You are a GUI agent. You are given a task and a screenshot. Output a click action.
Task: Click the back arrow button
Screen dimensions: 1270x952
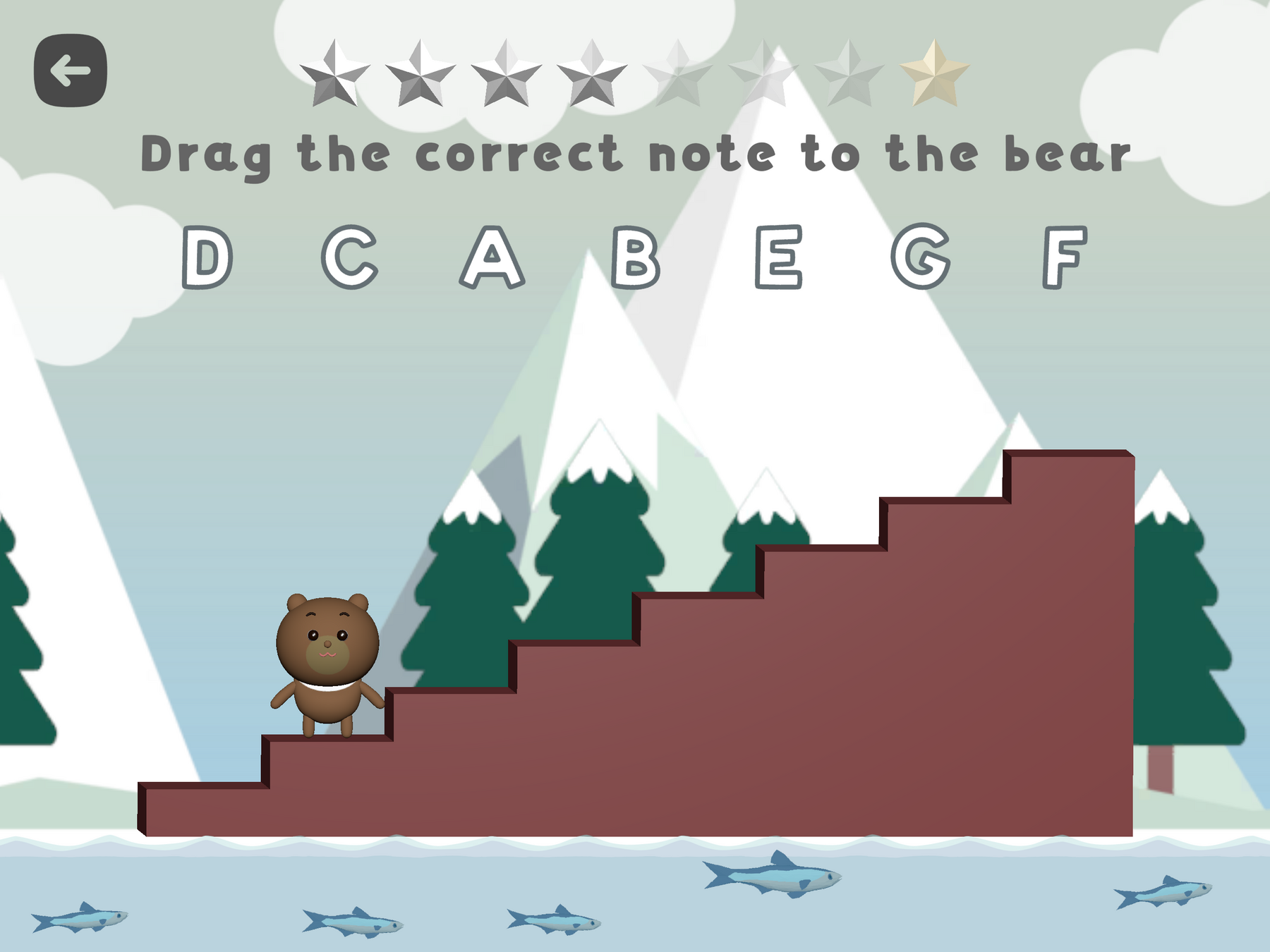(x=71, y=69)
